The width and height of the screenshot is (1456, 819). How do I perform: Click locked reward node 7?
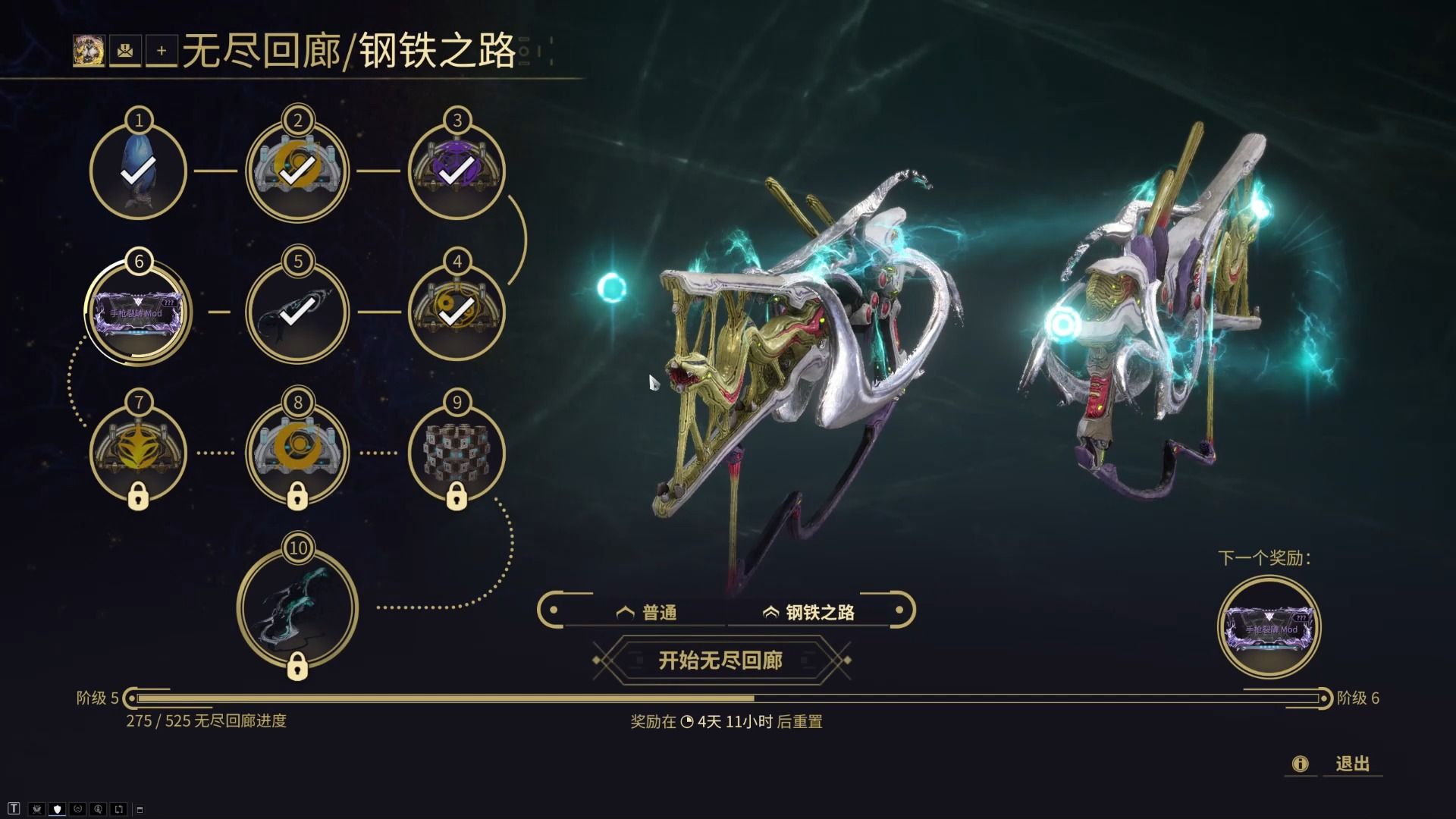click(138, 451)
